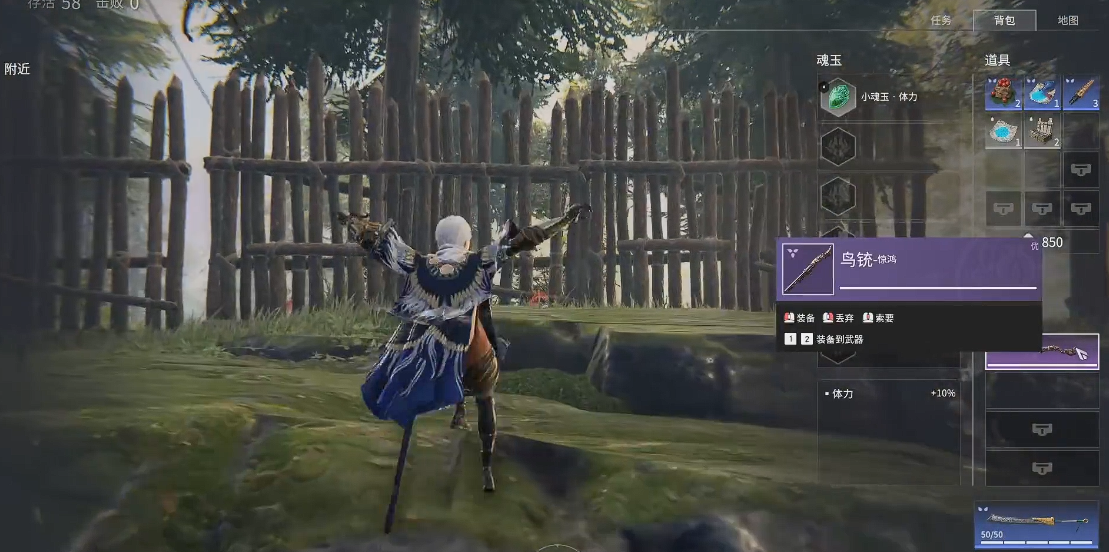Screen dimensions: 1109x552
Task: Pick the dart item with count 3
Action: (x=1081, y=92)
